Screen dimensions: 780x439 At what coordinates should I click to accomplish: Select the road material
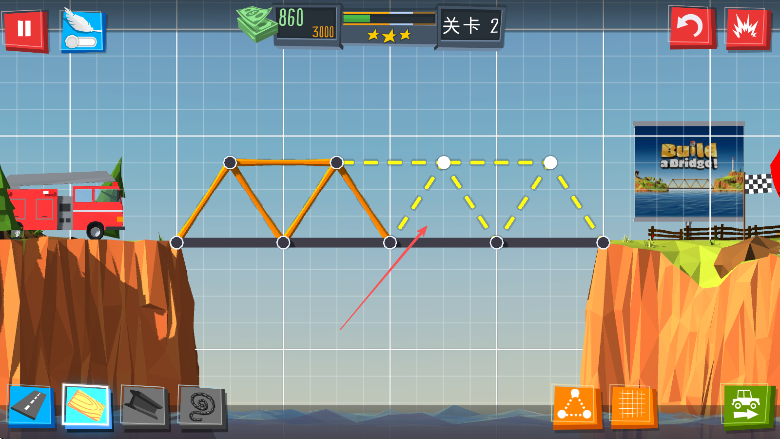(x=30, y=405)
